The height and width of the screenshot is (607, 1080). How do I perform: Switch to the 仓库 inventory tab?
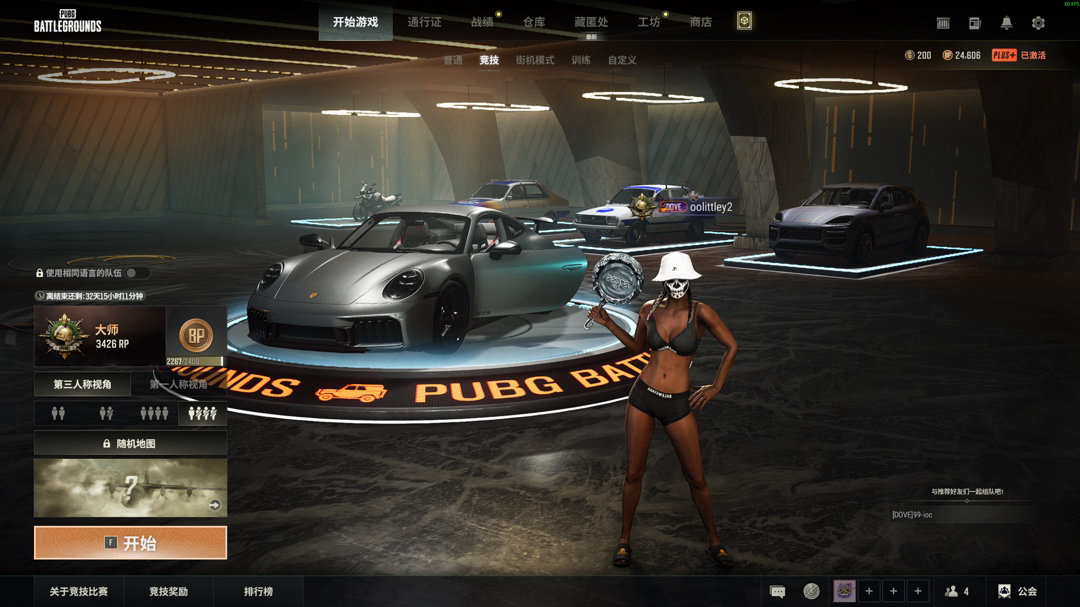click(534, 22)
